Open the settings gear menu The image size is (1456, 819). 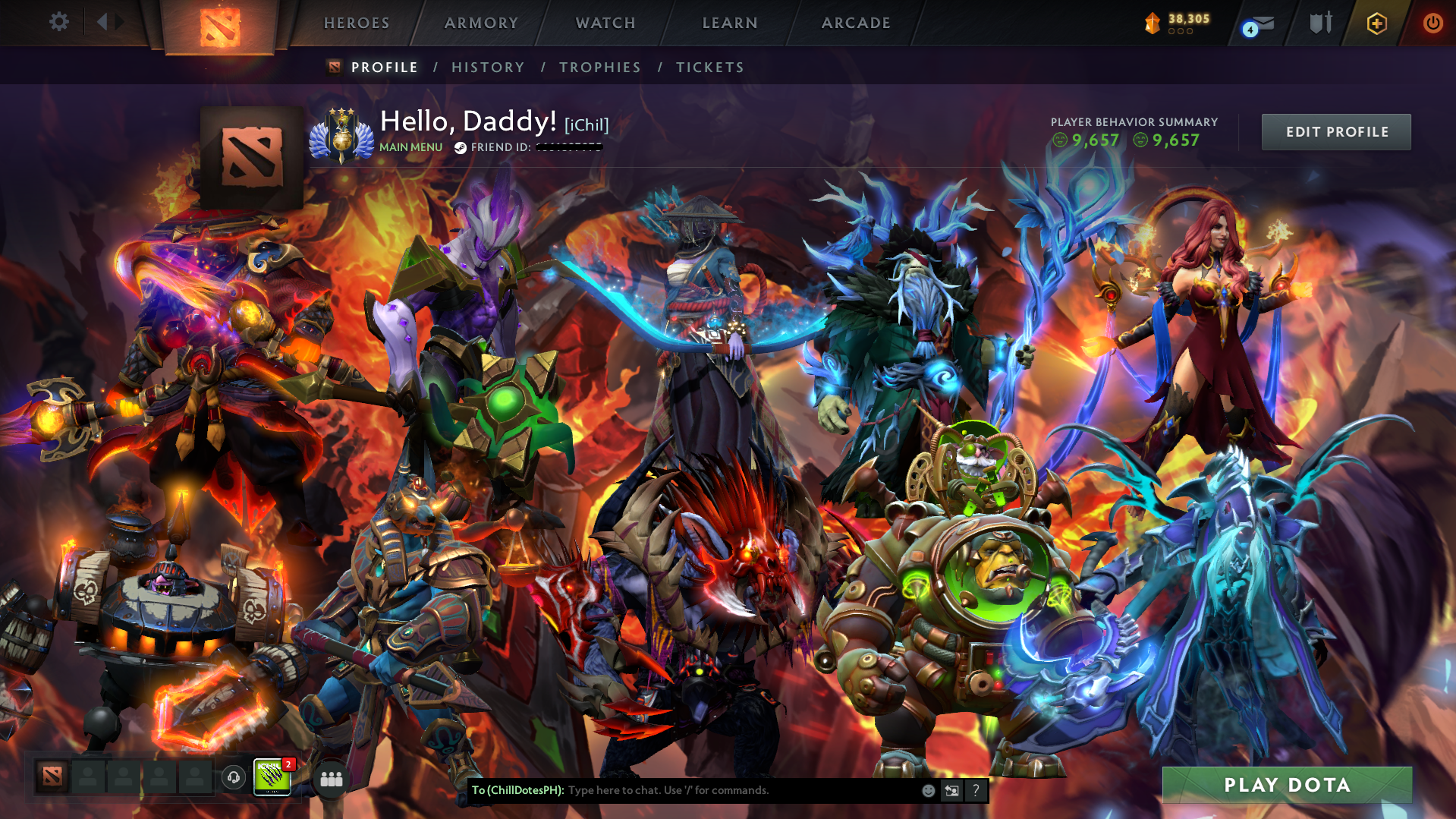click(58, 21)
